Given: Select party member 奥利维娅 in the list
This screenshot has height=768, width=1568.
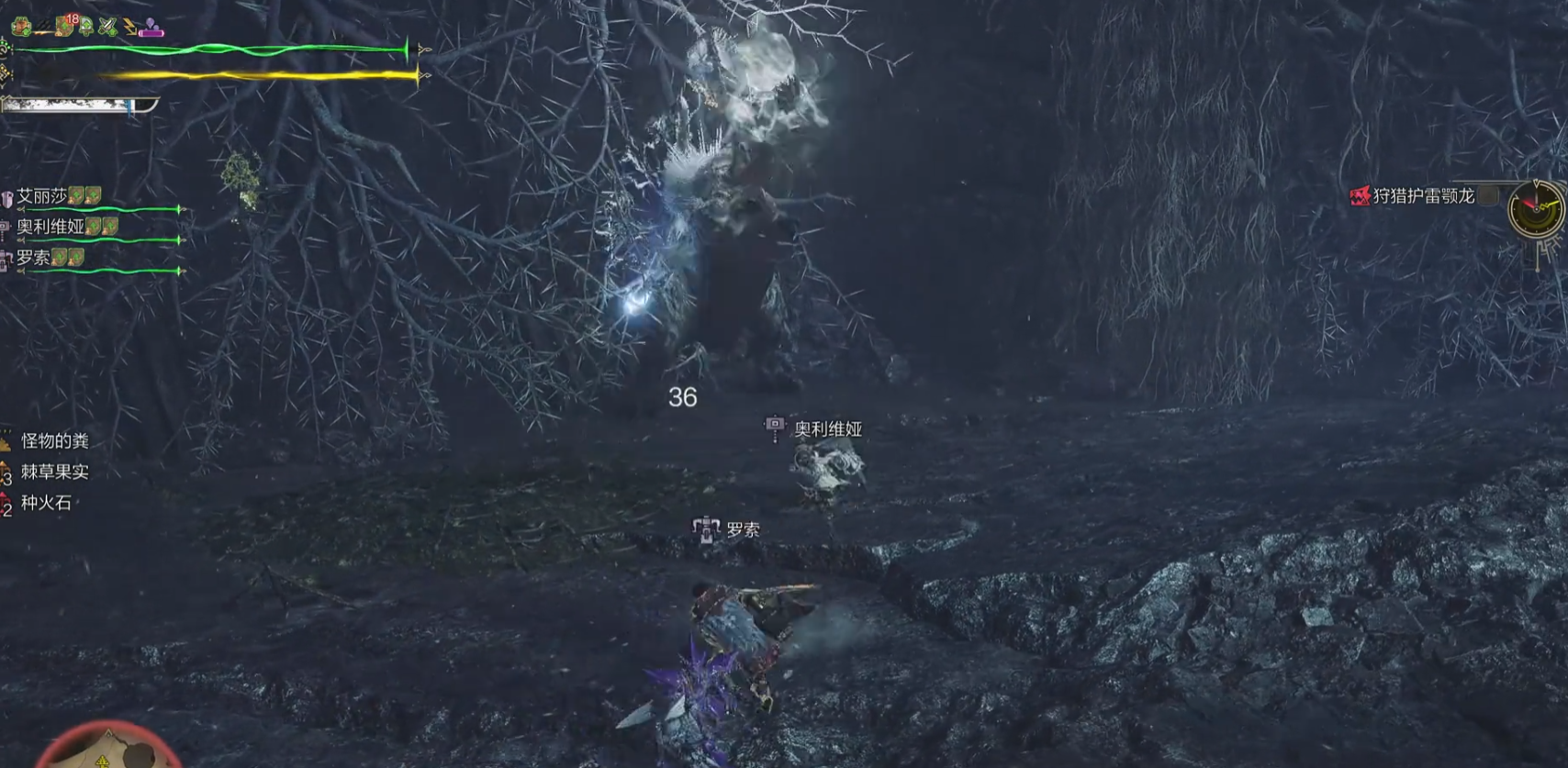Looking at the screenshot, I should [51, 227].
